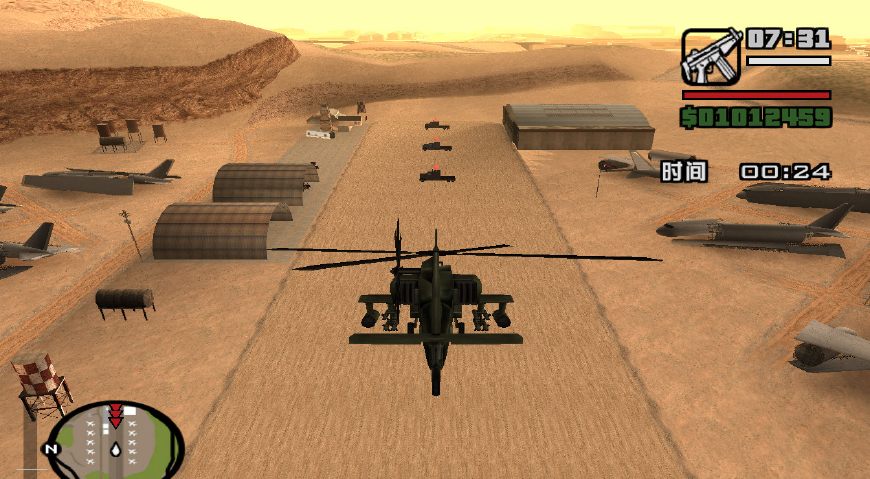The width and height of the screenshot is (870, 479).
Task: Click the submachine gun weapon icon
Action: [711, 56]
